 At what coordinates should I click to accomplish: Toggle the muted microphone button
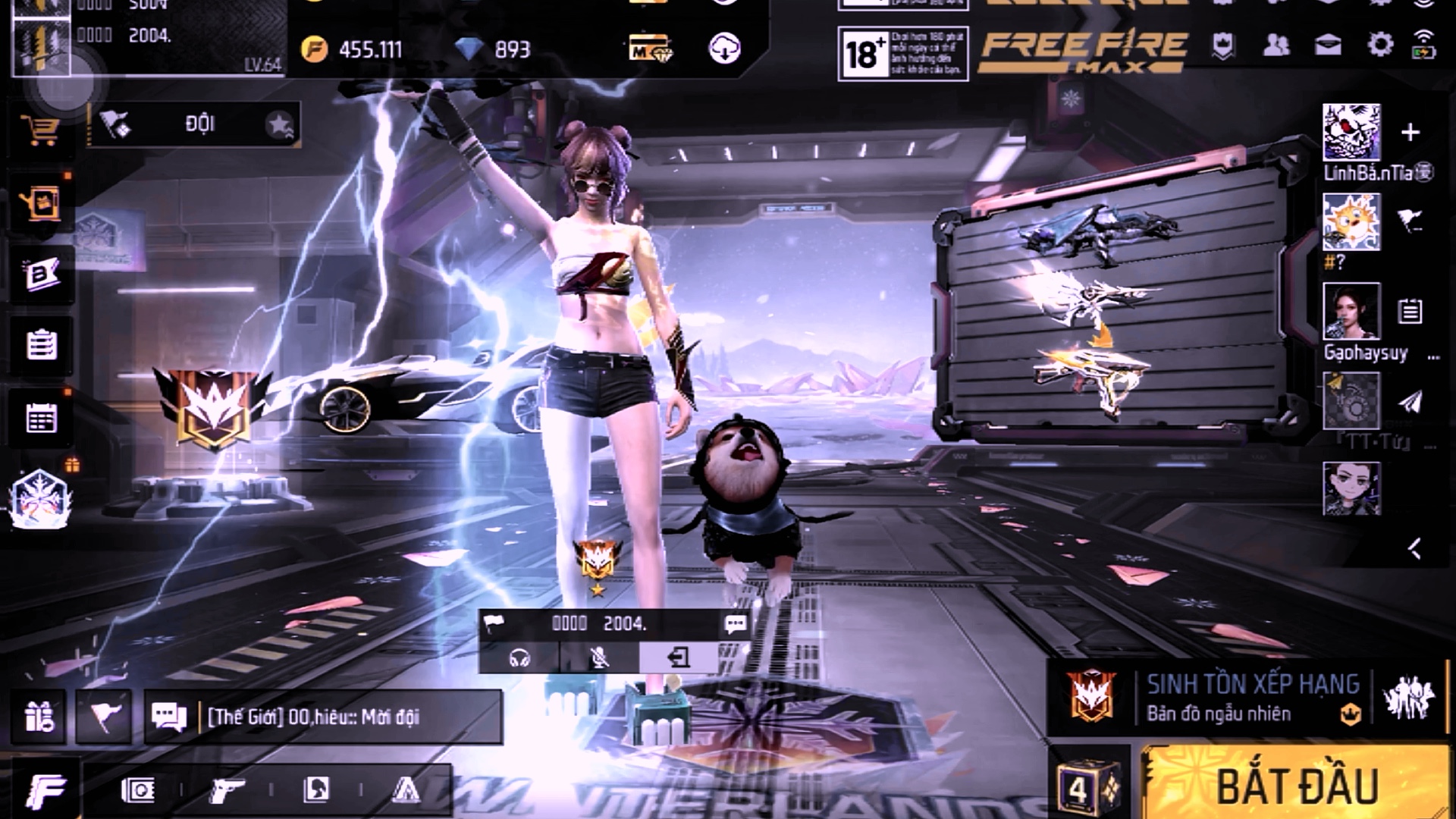[599, 657]
